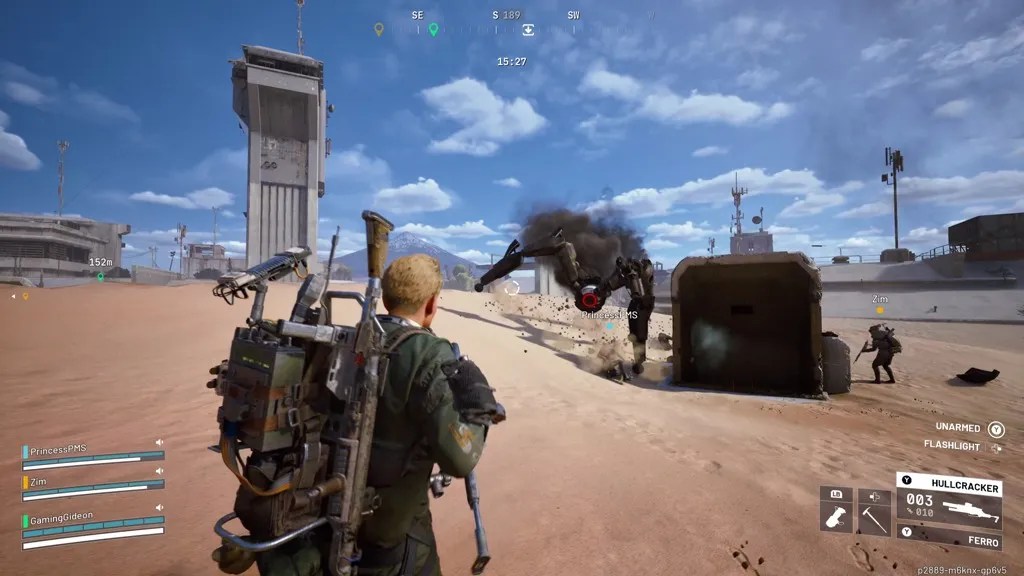Toggle PrincessPMS's voice speaker icon
1024x576 pixels.
158,442
